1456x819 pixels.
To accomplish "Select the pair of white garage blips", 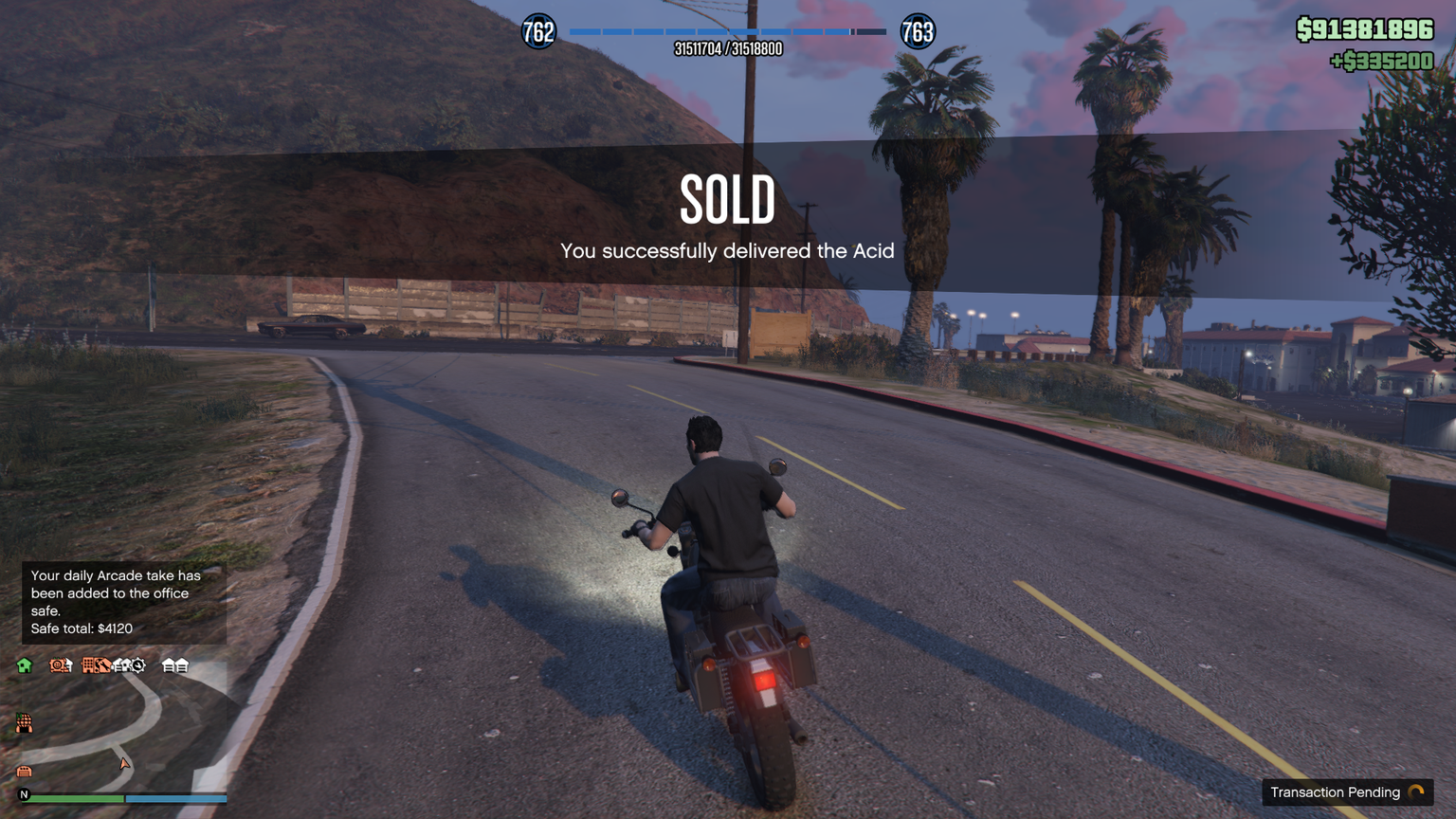I will [175, 665].
